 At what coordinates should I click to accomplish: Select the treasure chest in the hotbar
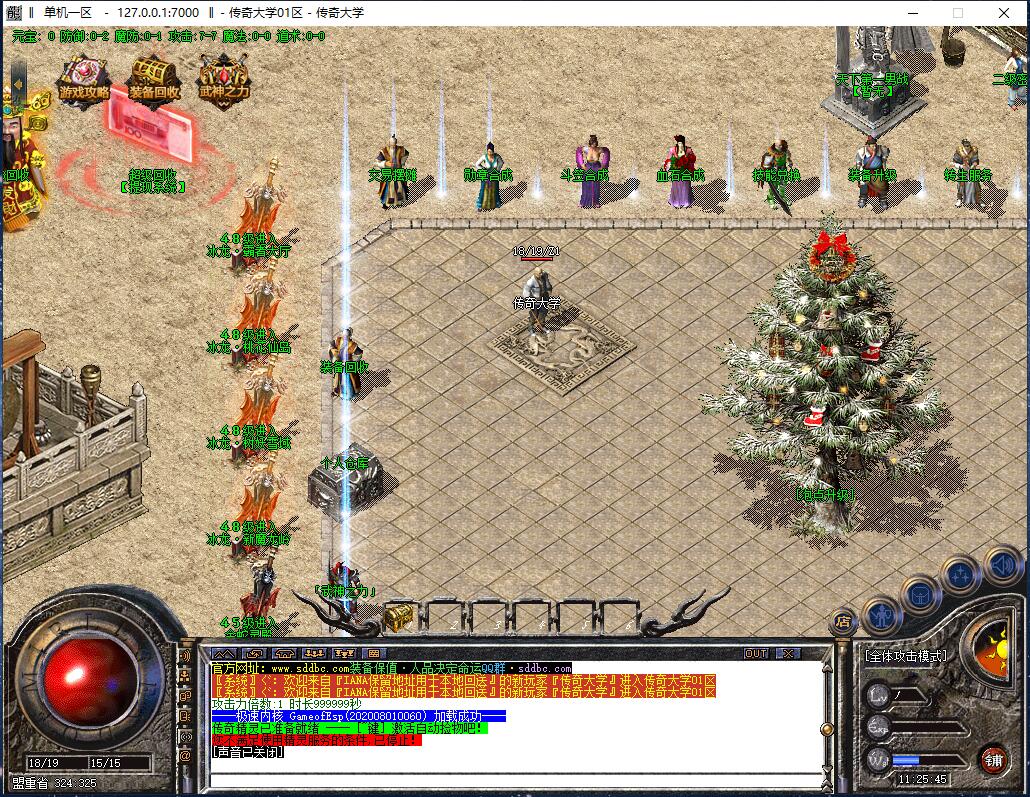pyautogui.click(x=399, y=615)
